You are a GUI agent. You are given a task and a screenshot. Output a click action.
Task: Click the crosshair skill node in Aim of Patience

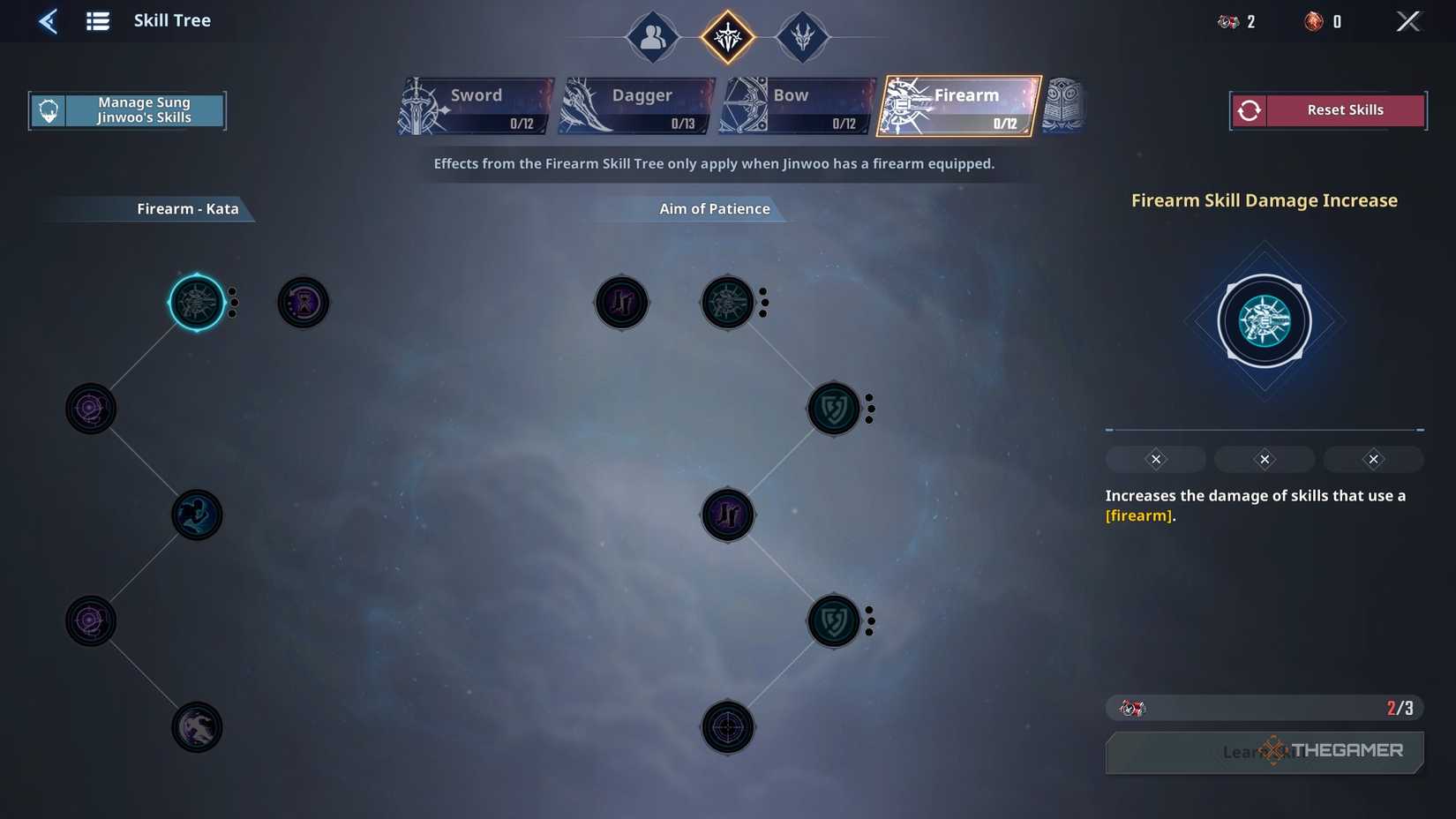[x=727, y=727]
